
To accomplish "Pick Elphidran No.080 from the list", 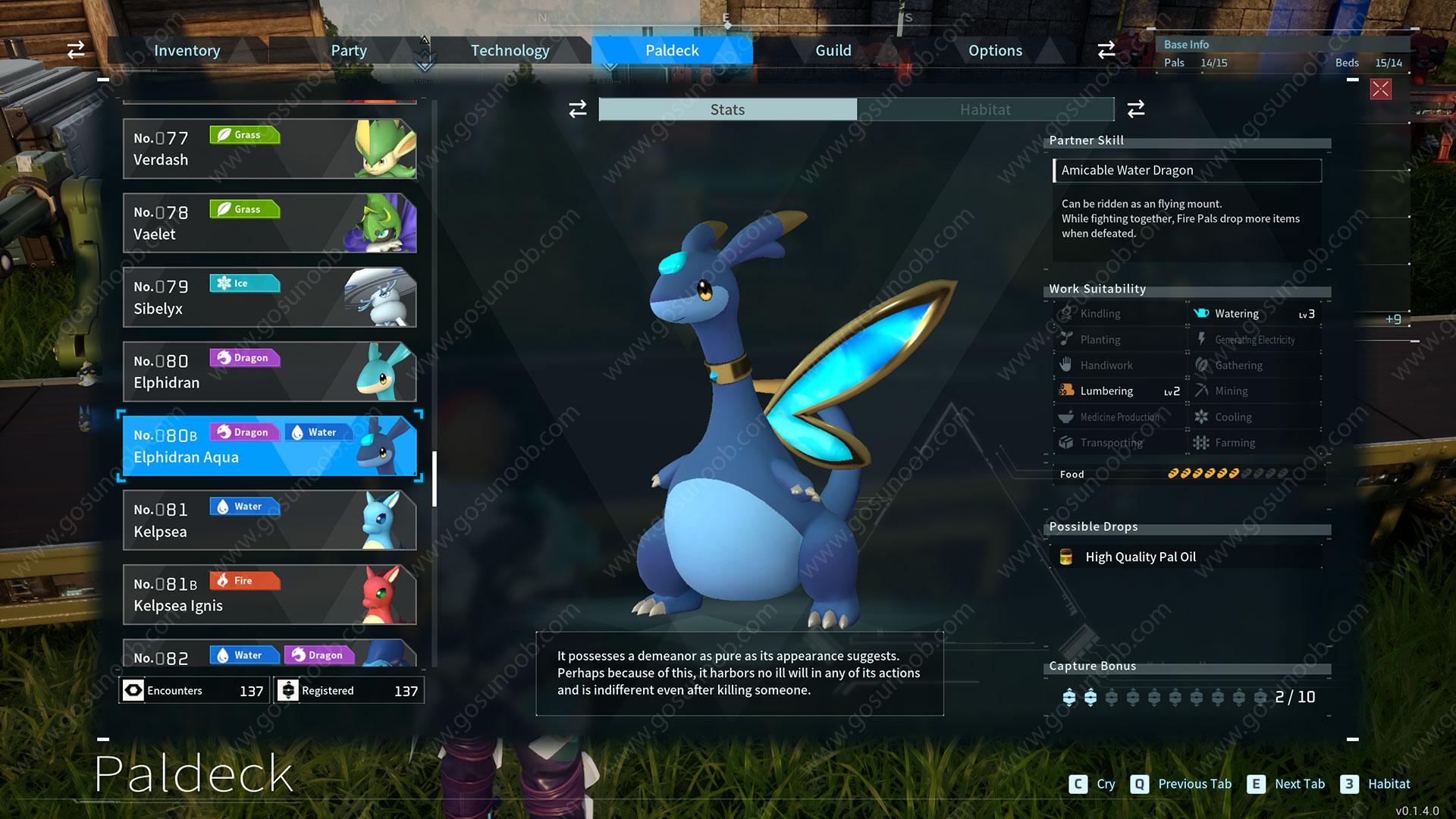I will pos(269,372).
